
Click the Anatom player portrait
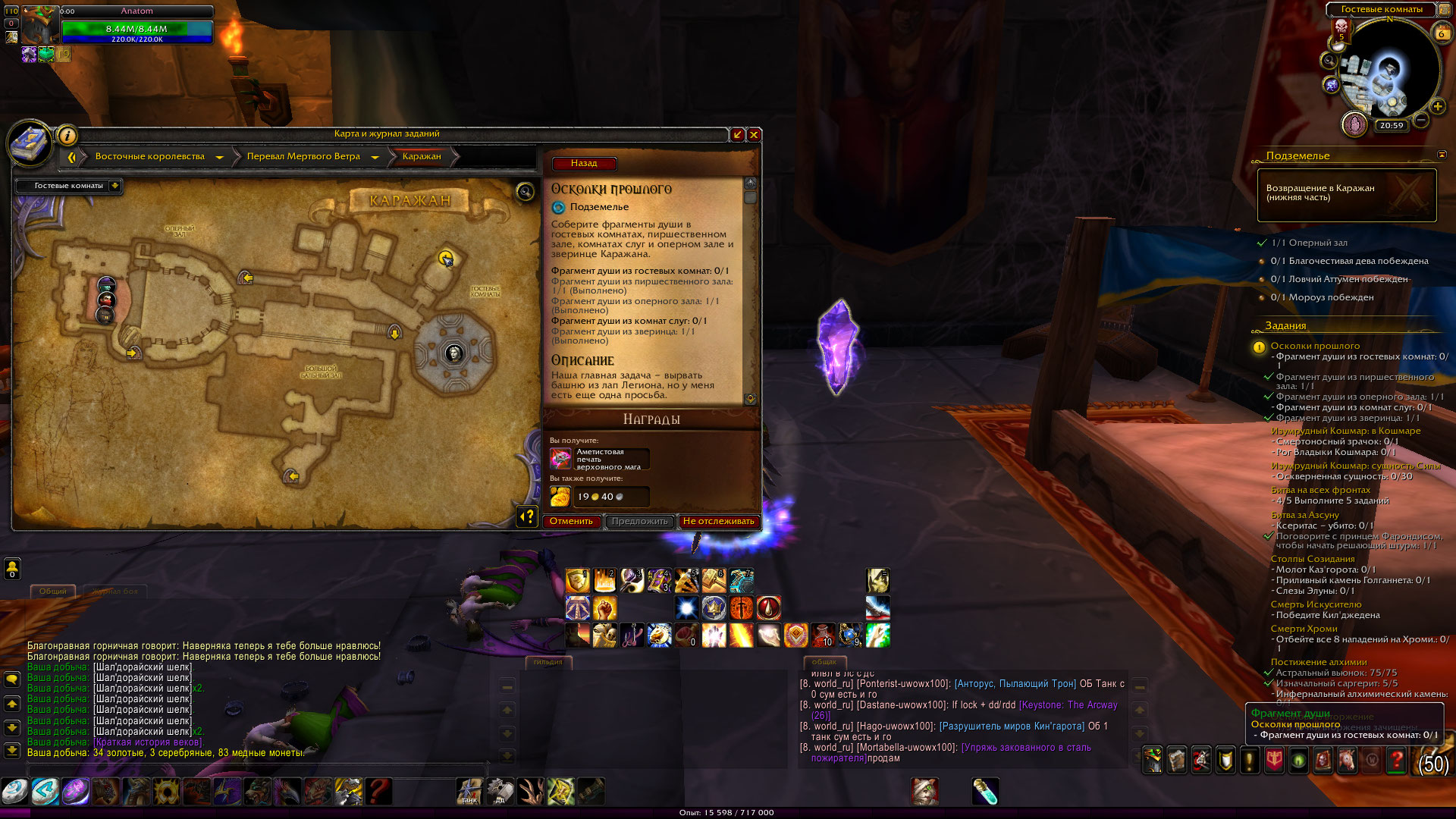(38, 27)
